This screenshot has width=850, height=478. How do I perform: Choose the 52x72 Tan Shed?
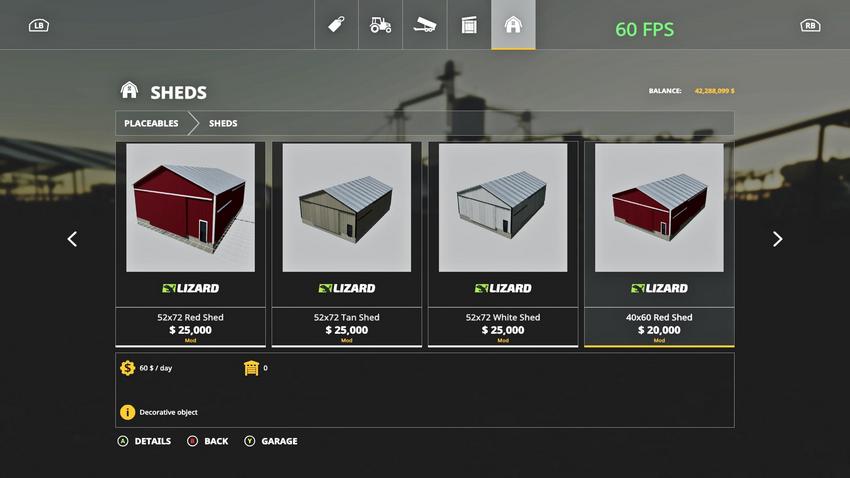pos(346,243)
